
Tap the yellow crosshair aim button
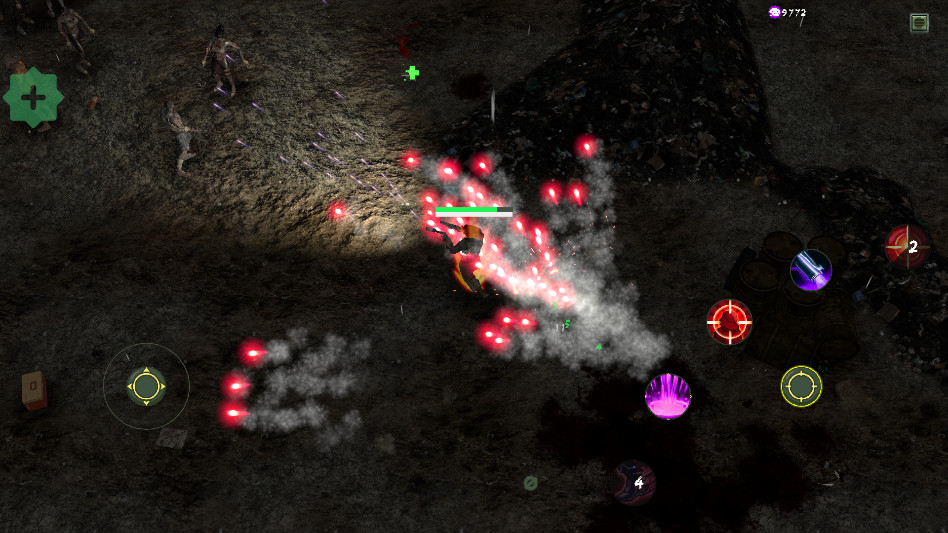[x=801, y=386]
